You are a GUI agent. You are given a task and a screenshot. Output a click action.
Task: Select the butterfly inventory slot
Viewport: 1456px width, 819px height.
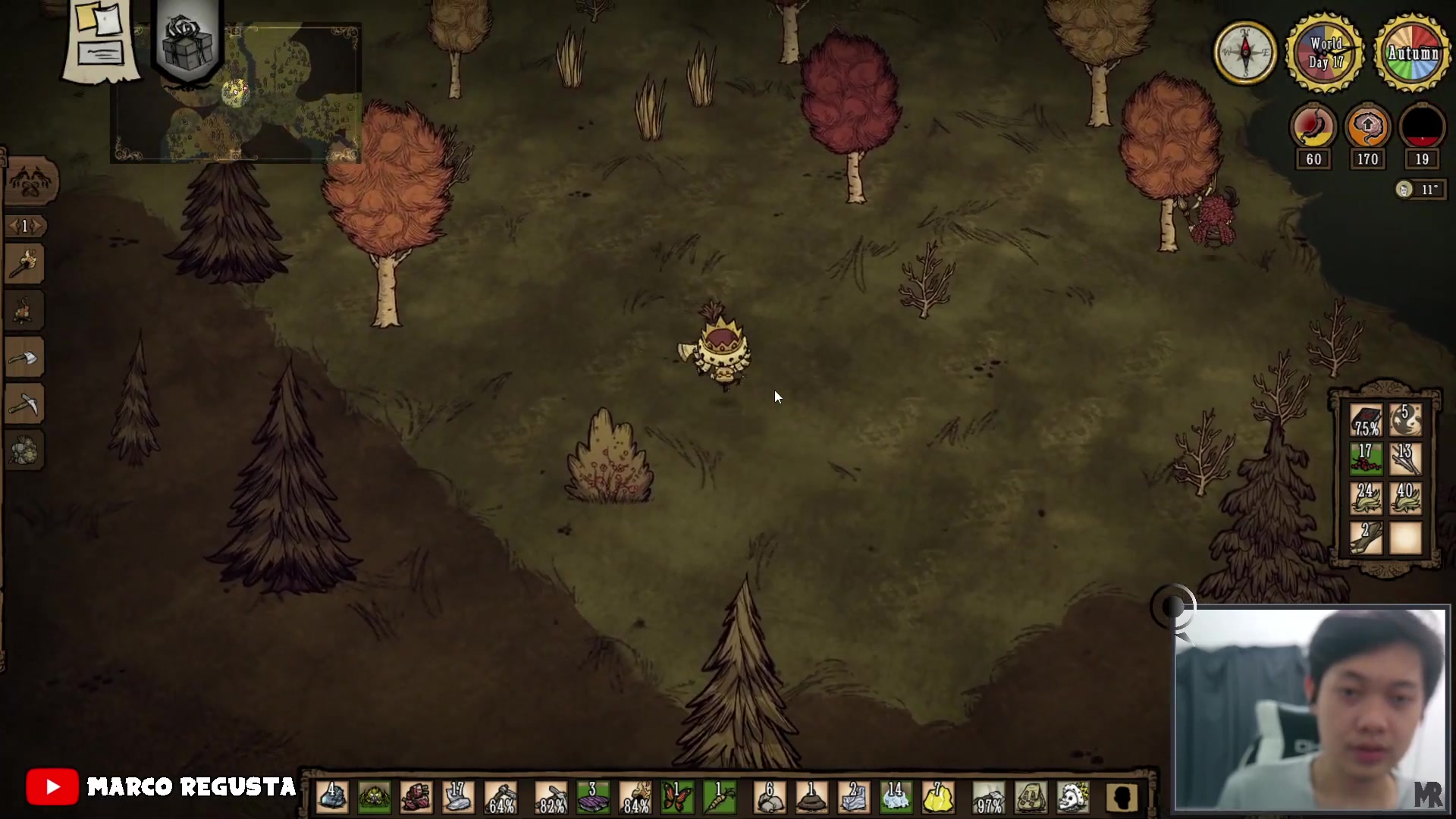677,798
